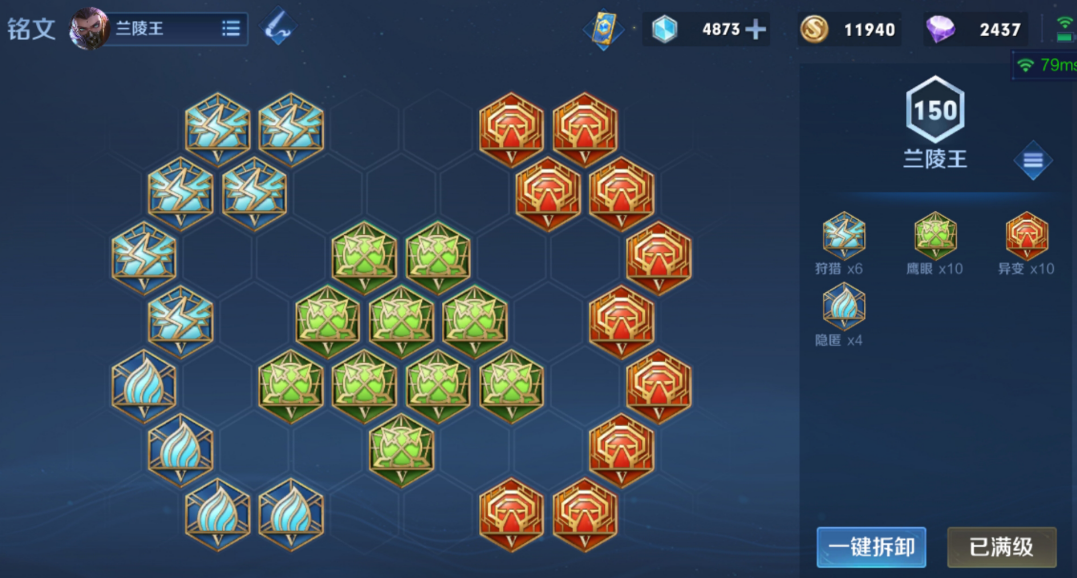The image size is (1077, 578).
Task: Add more blue rune fragments with plus
Action: 756,29
